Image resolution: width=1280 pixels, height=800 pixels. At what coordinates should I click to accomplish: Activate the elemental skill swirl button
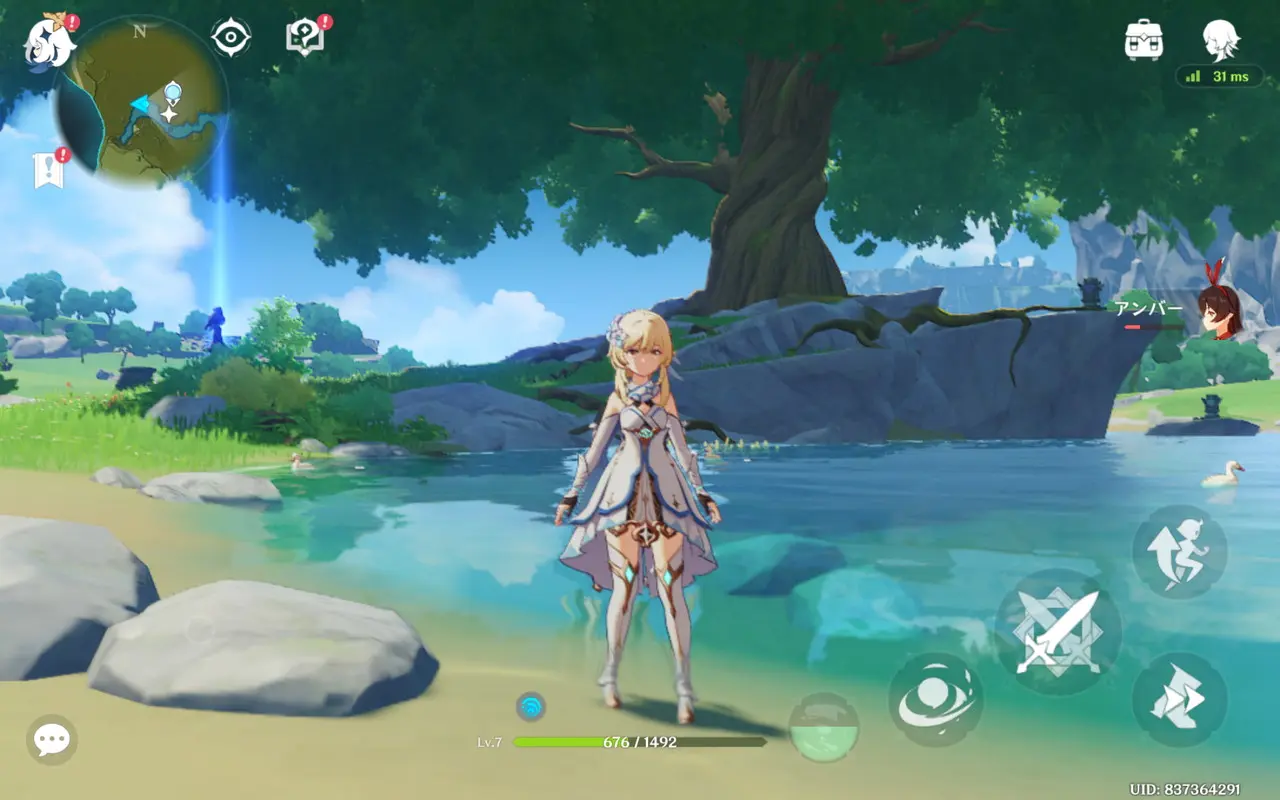tap(935, 700)
